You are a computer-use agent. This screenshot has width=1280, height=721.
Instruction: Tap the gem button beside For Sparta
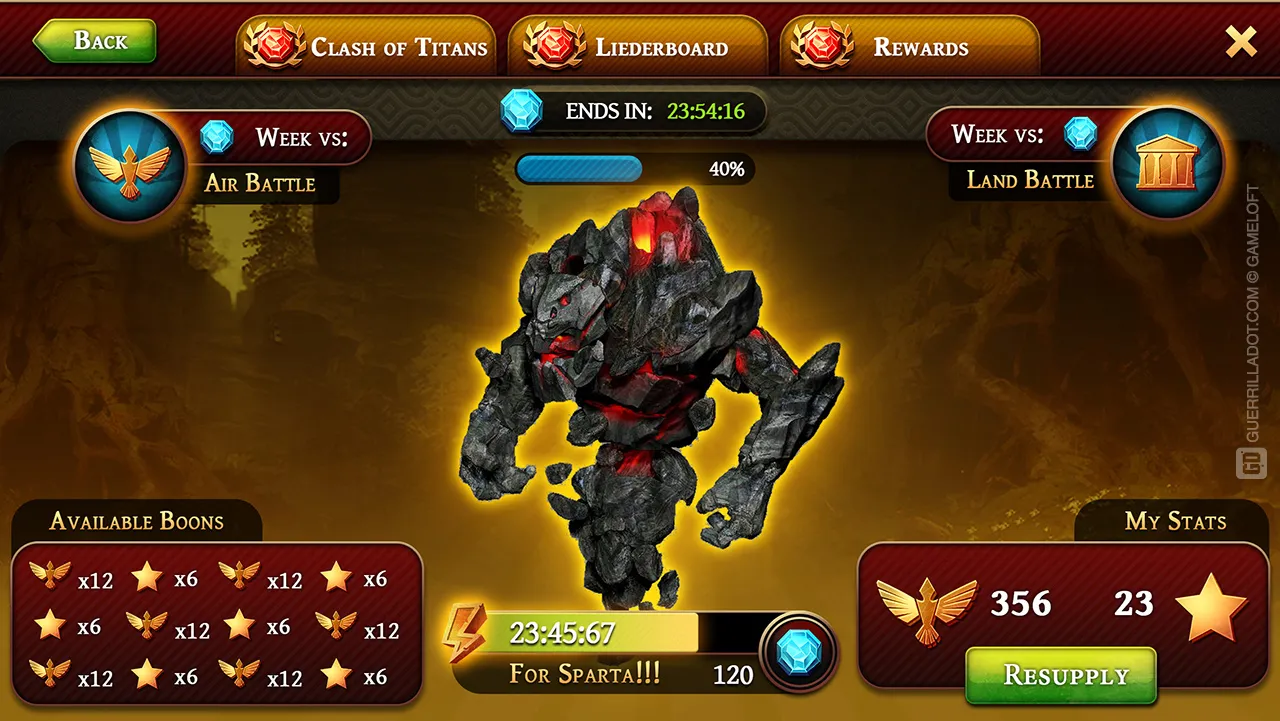pos(798,653)
